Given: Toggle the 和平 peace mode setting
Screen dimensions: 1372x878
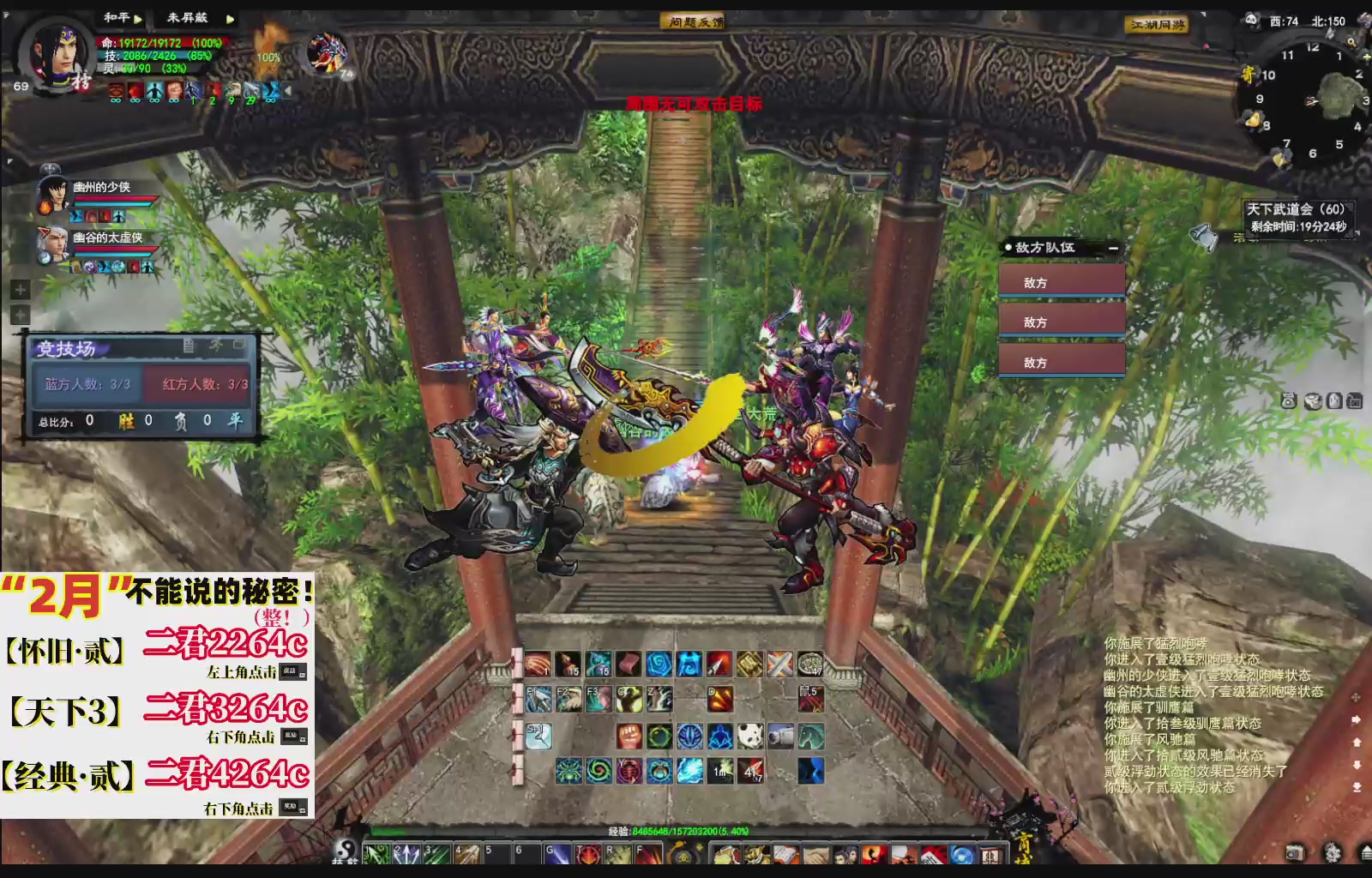Looking at the screenshot, I should (x=117, y=16).
